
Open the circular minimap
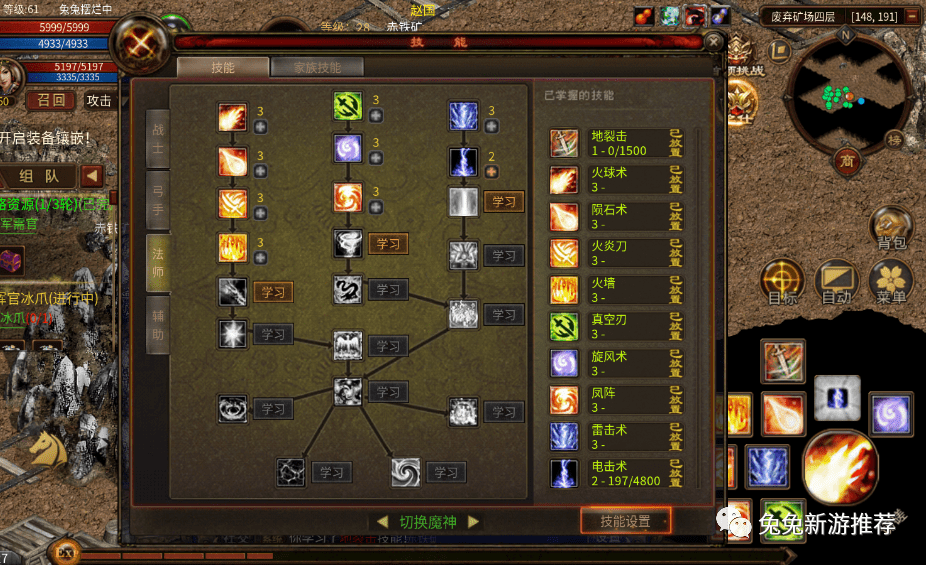846,96
